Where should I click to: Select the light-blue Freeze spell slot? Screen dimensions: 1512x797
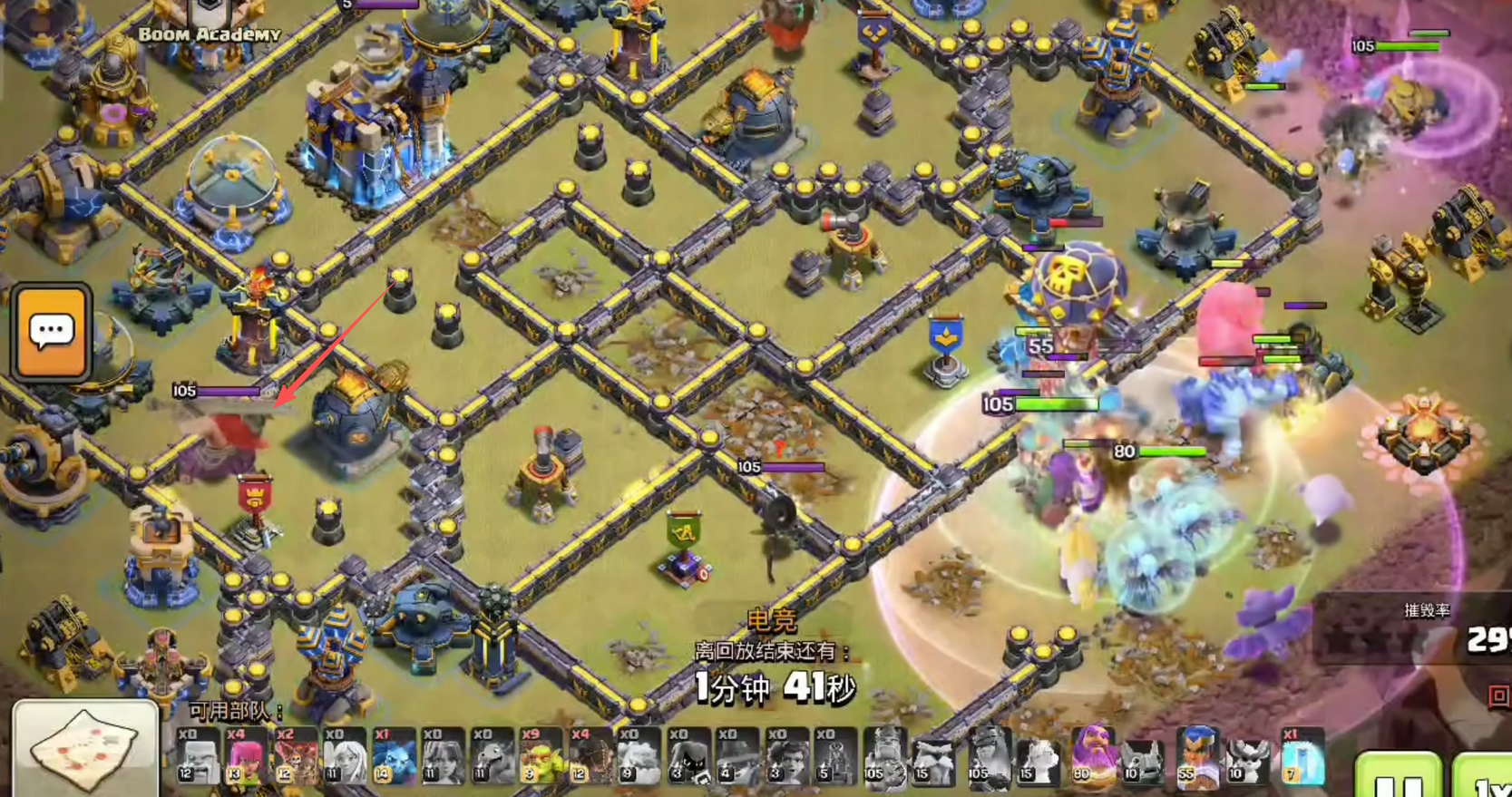1302,755
